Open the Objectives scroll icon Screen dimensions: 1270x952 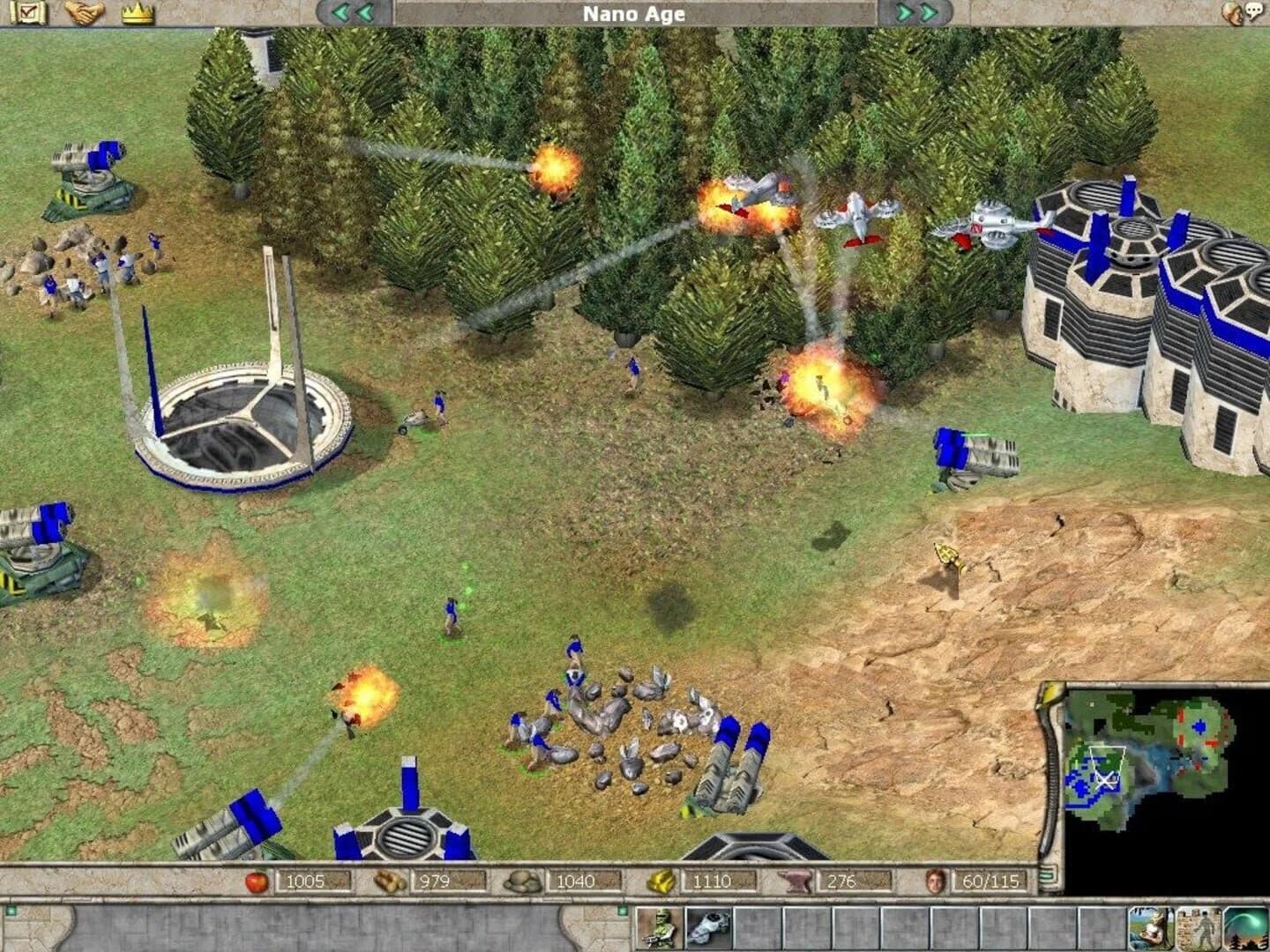(x=28, y=13)
